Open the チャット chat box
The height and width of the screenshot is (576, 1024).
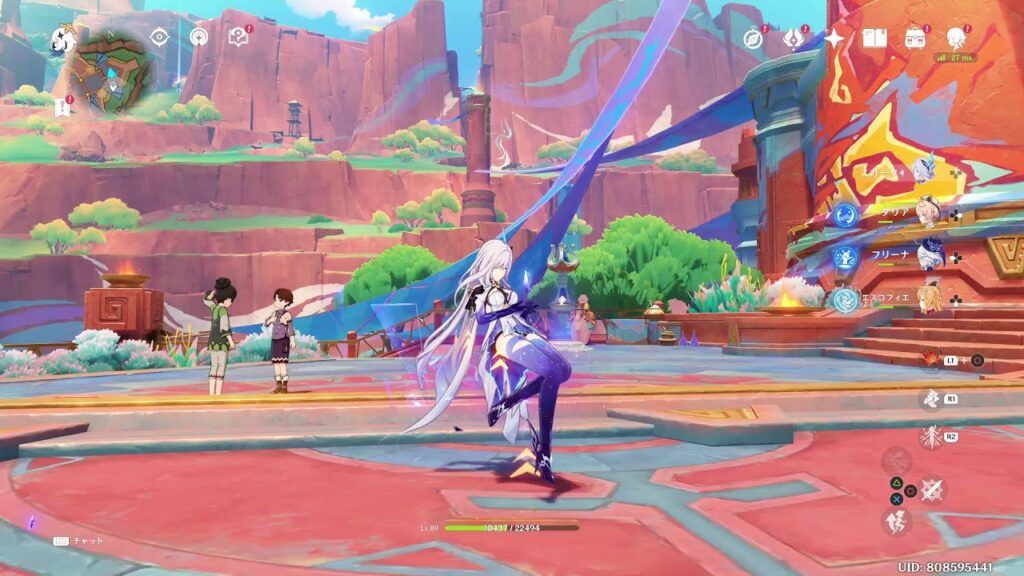80,541
